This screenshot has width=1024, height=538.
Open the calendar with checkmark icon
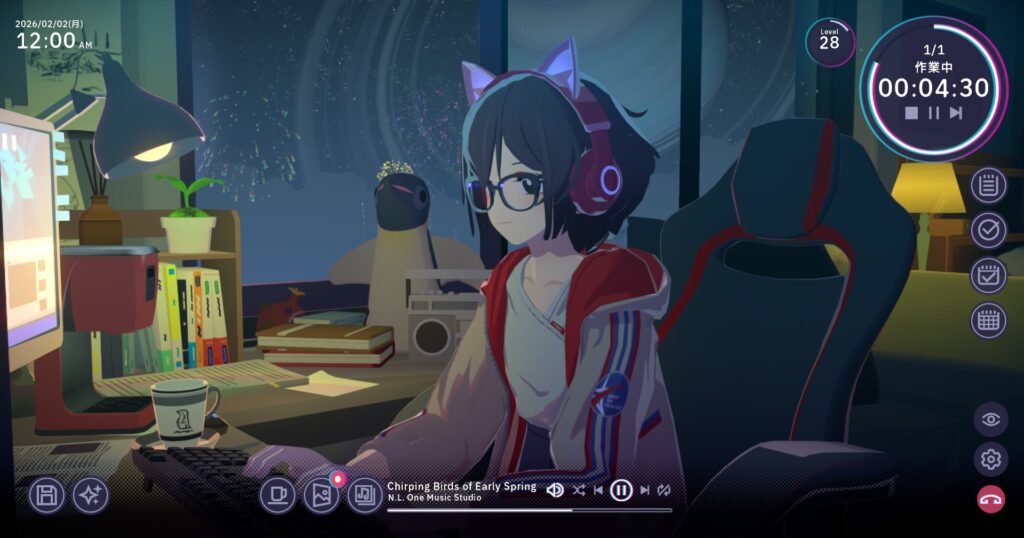pyautogui.click(x=989, y=275)
